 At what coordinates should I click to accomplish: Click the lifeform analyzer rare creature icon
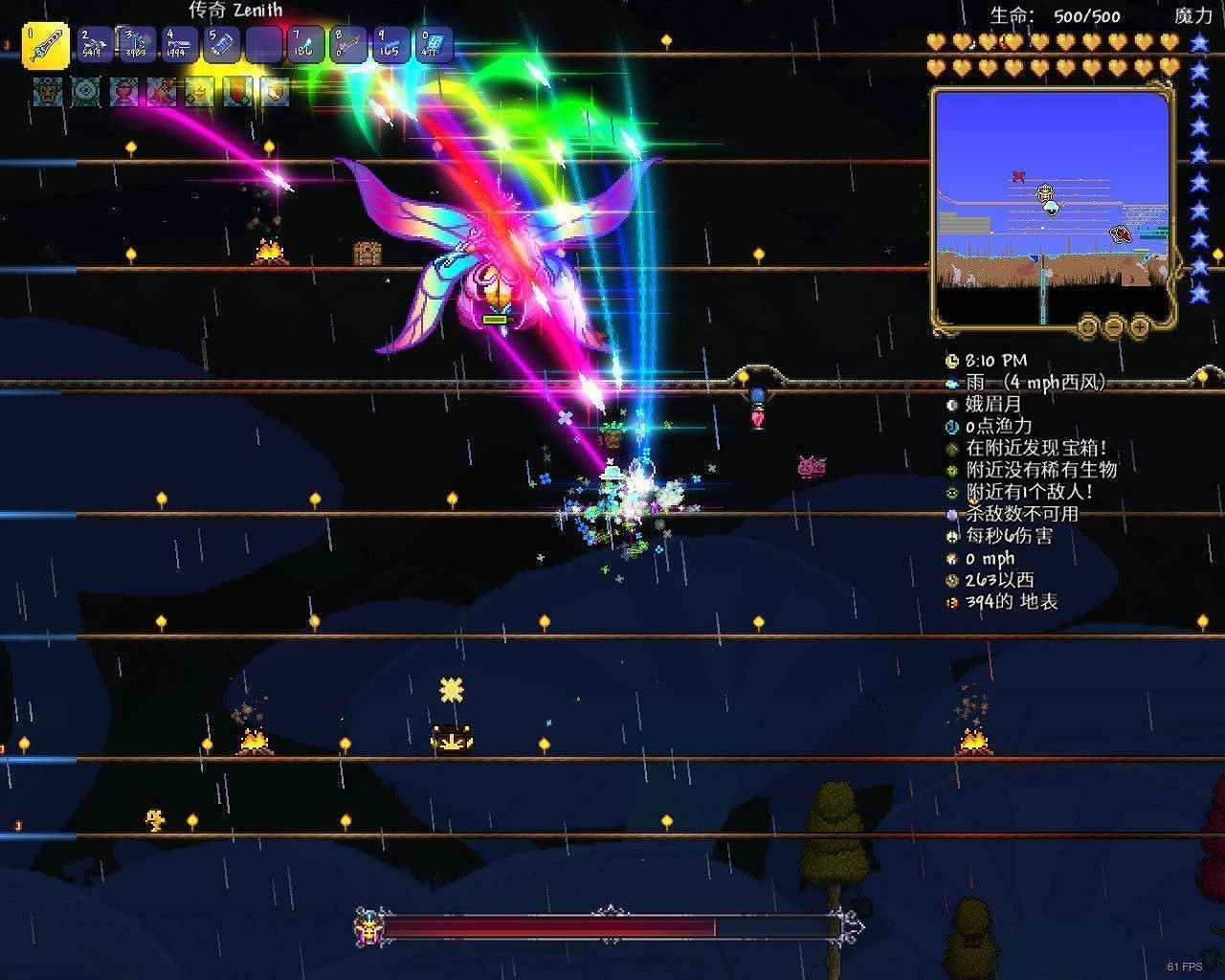point(950,469)
